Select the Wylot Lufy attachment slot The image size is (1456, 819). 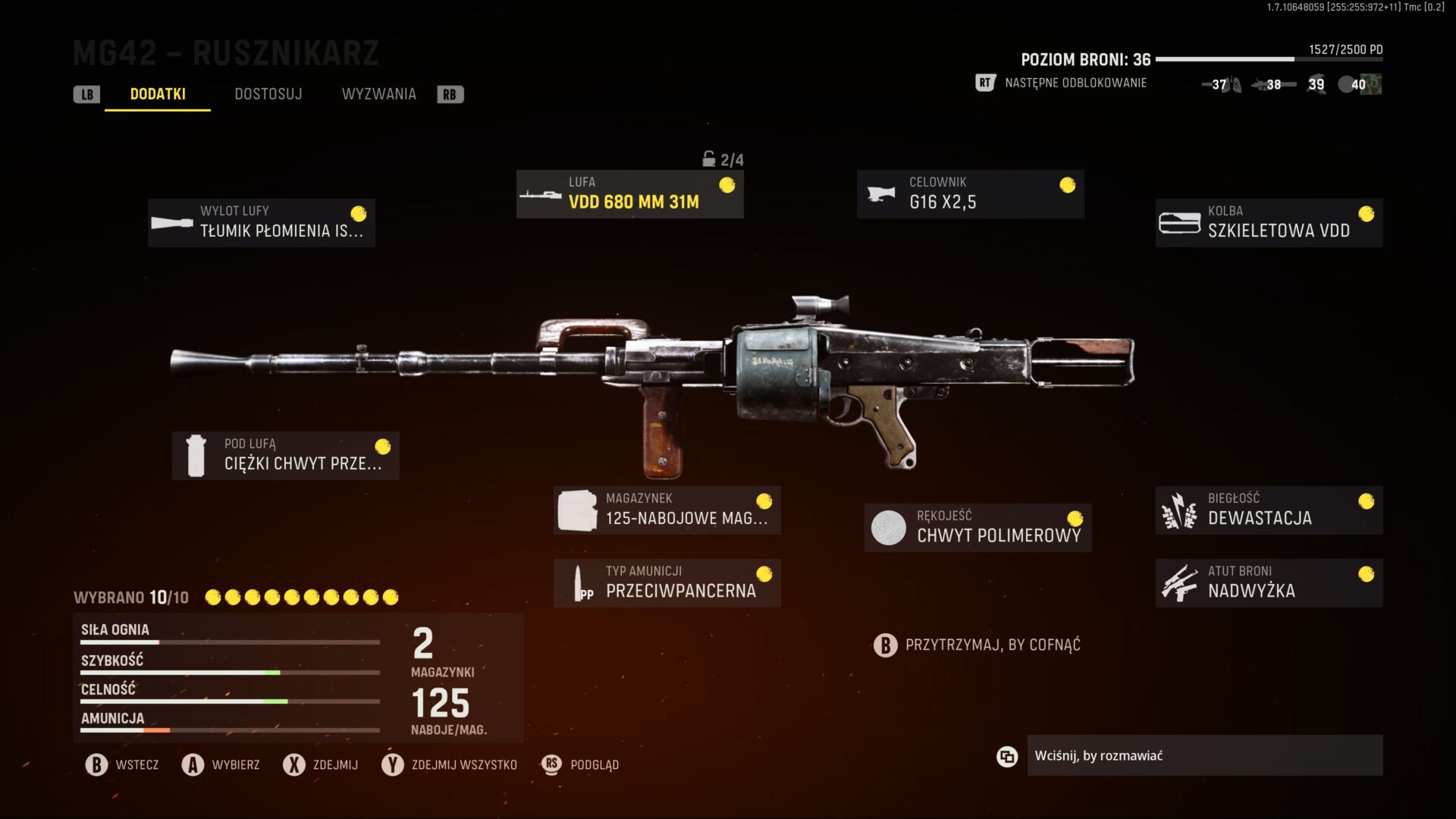[x=262, y=222]
